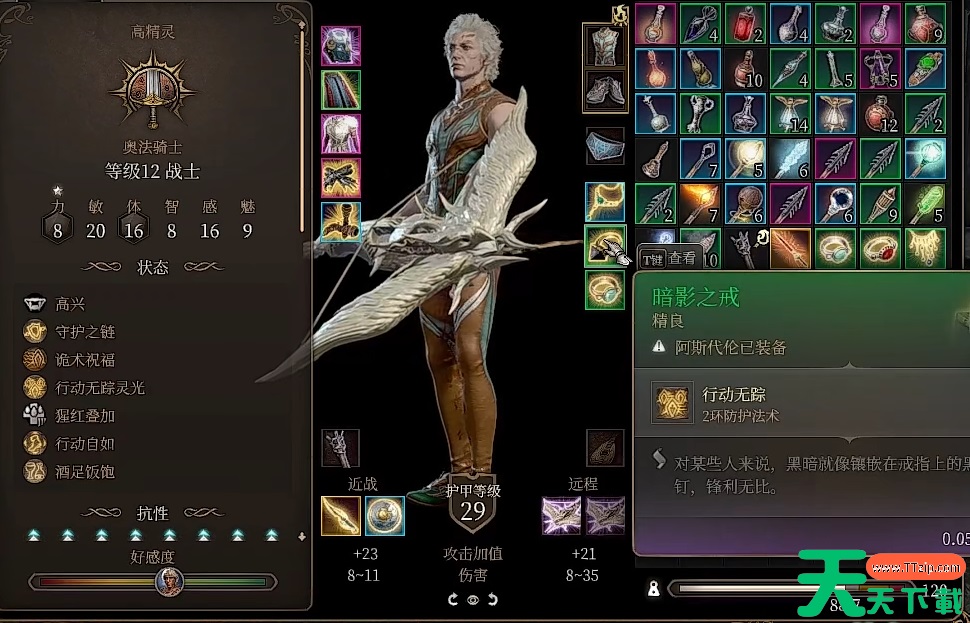This screenshot has width=970, height=623.
Task: Select the camp shoes slot
Action: (604, 90)
